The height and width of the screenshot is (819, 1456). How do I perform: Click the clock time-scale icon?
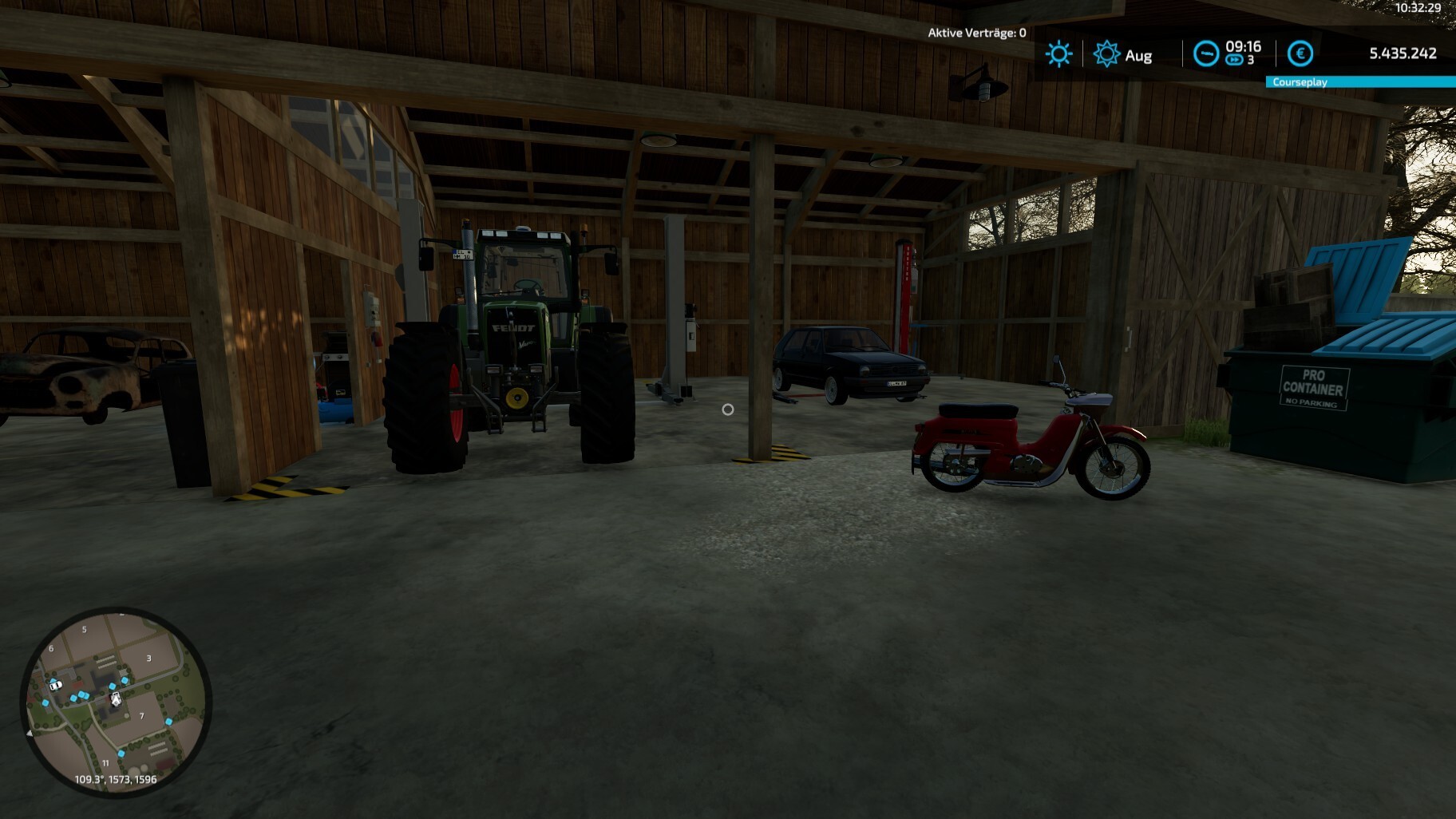[1205, 53]
